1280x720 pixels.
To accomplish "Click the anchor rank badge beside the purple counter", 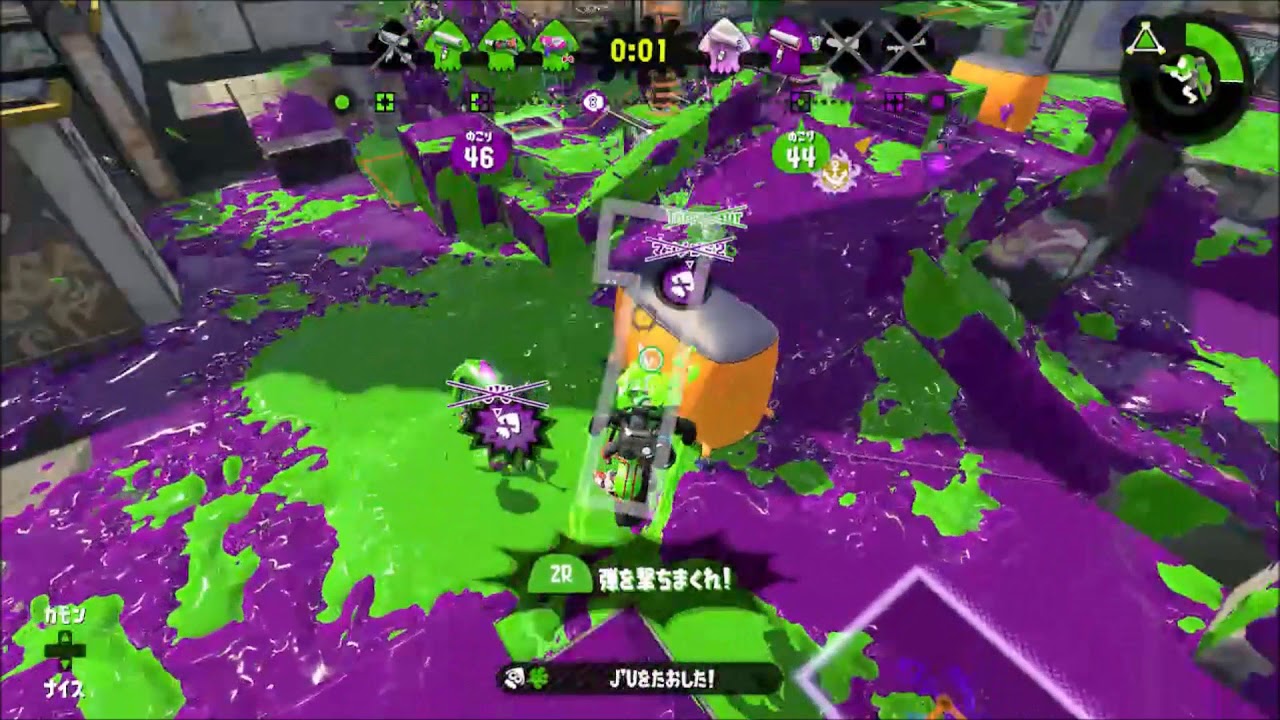I will click(x=837, y=172).
